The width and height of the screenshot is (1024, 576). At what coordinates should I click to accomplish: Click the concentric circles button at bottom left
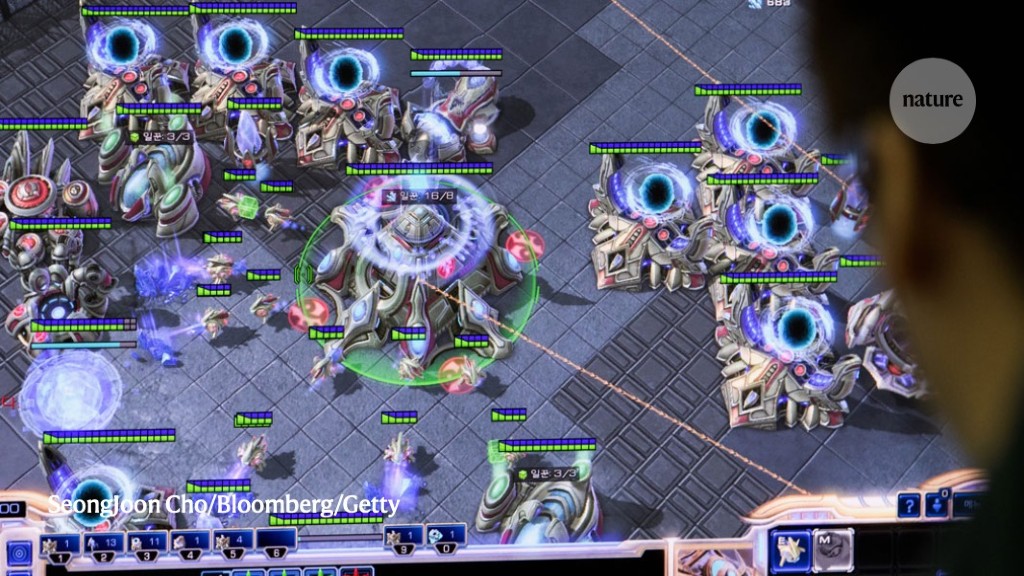pos(19,553)
